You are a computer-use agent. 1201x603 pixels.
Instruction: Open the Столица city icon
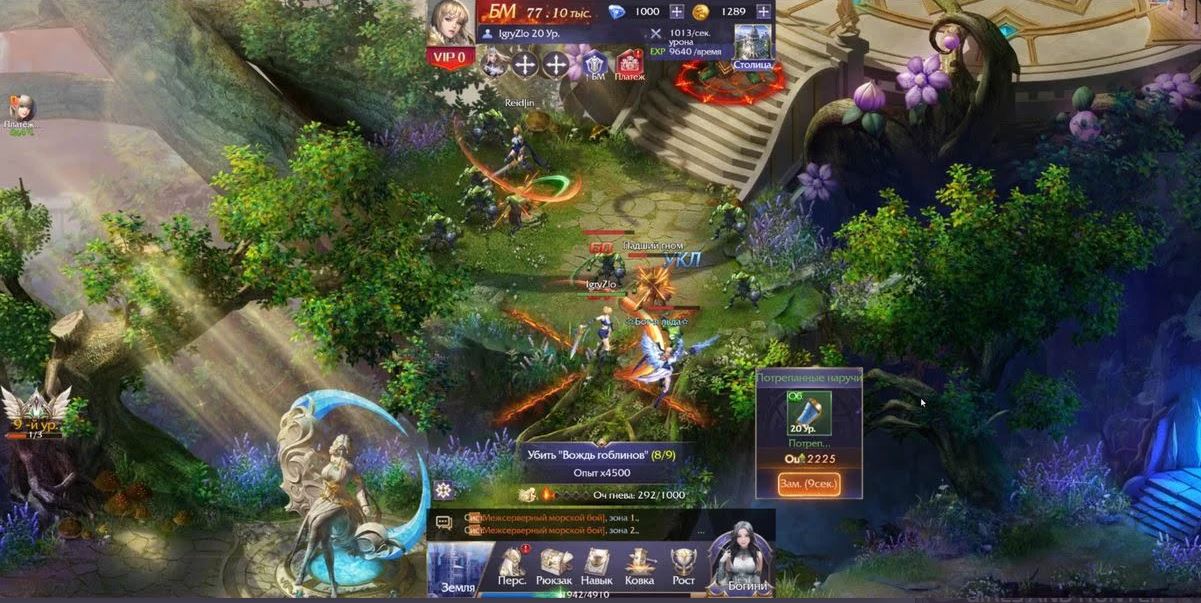(x=754, y=46)
